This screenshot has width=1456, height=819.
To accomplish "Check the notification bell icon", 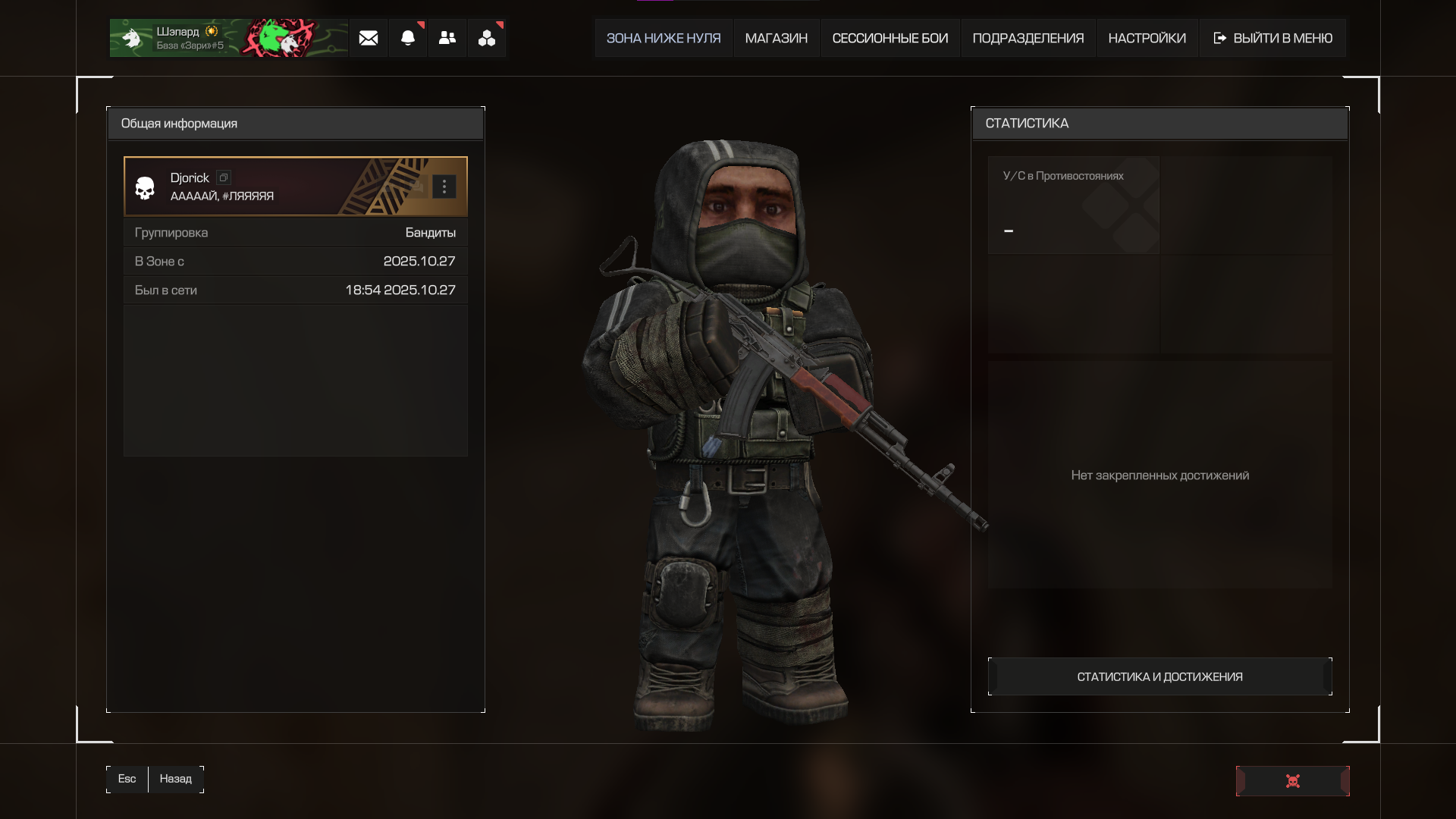I will (408, 39).
